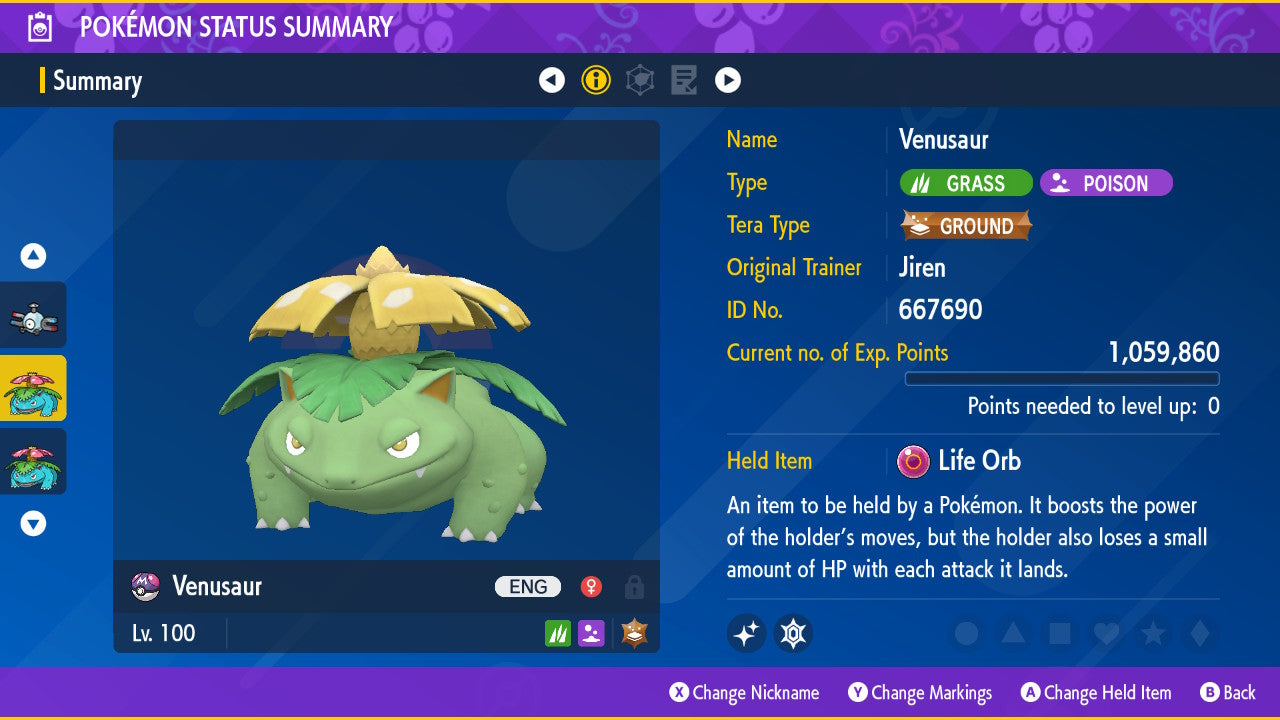
Task: Select the info summary tab icon
Action: point(596,81)
